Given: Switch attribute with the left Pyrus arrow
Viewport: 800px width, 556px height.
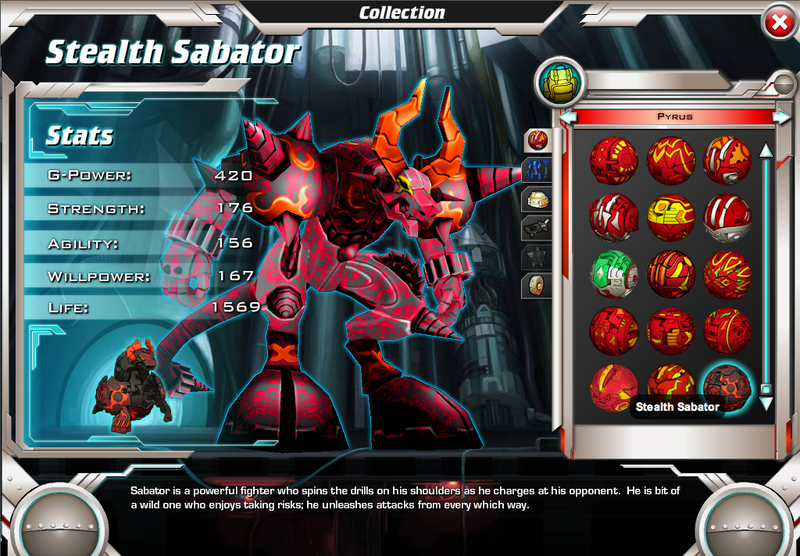Looking at the screenshot, I should click(x=569, y=117).
